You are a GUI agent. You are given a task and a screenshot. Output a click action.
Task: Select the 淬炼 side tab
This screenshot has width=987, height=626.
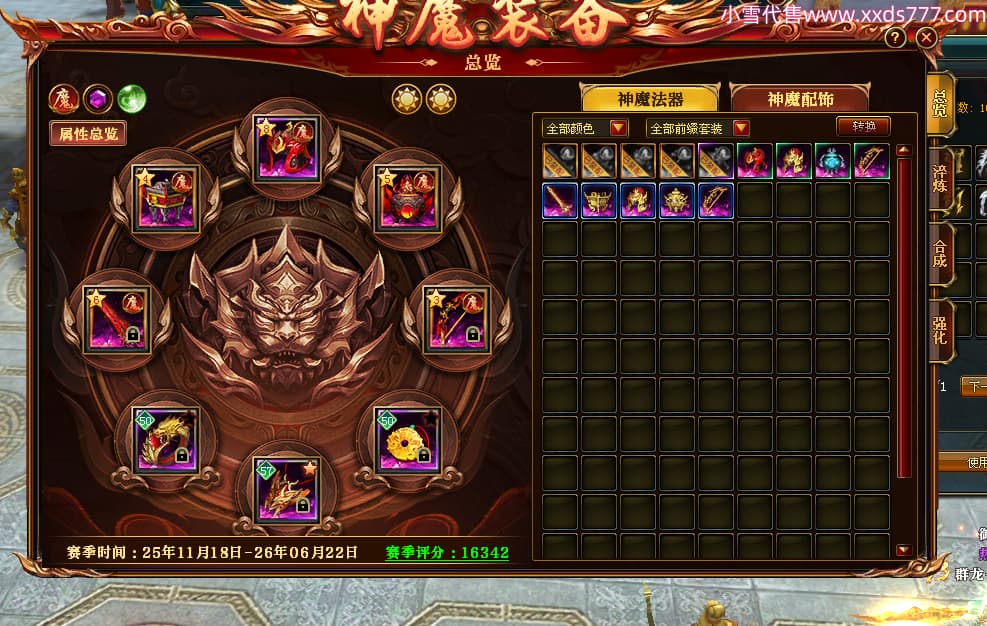tap(940, 178)
